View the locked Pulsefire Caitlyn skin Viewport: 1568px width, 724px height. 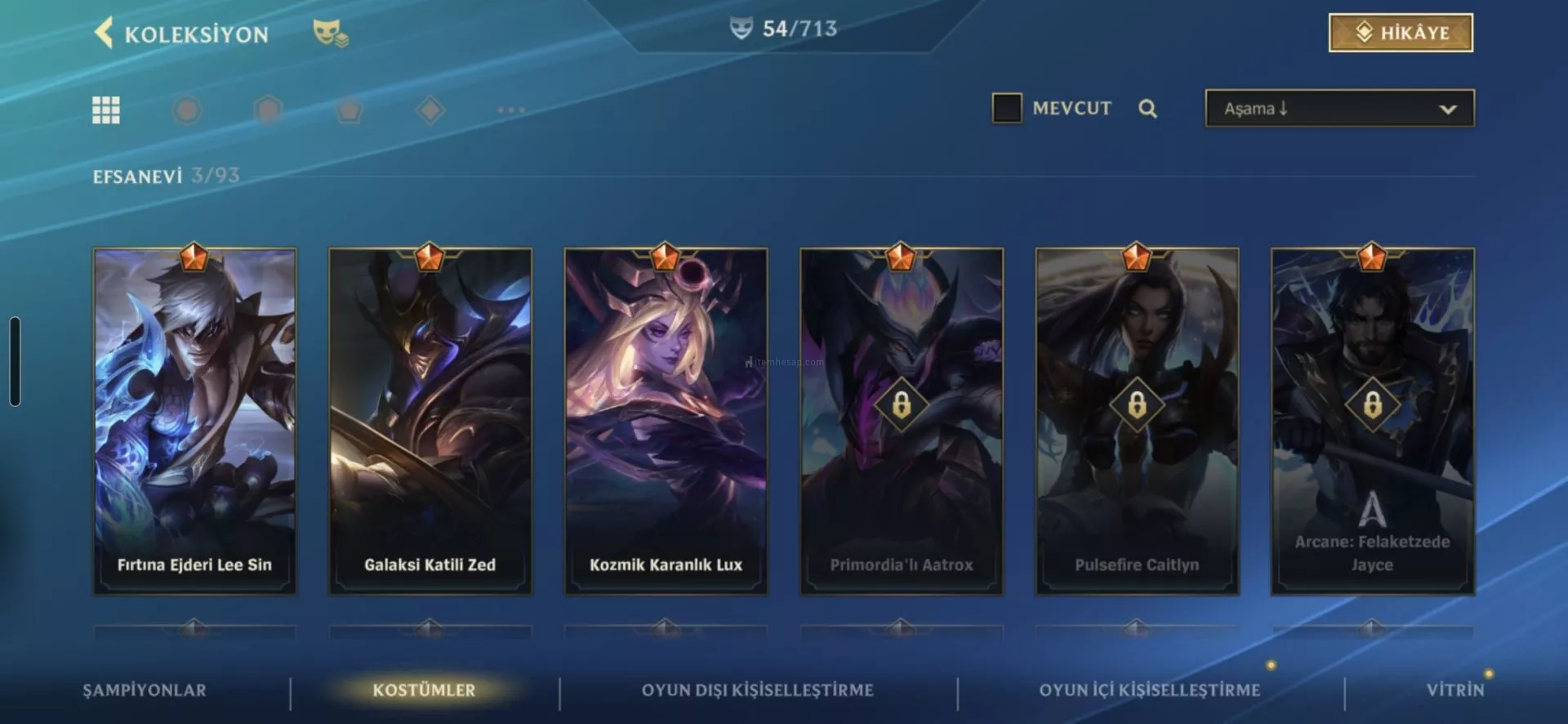tap(1137, 421)
